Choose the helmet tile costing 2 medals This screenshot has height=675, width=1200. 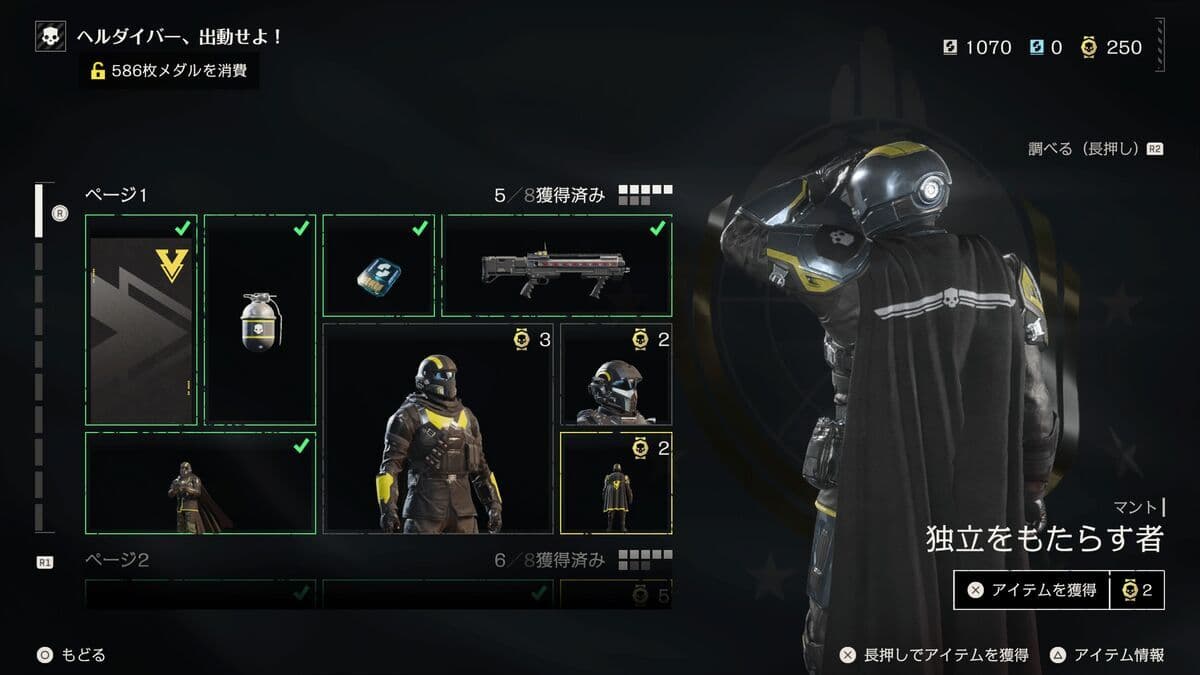click(x=616, y=374)
